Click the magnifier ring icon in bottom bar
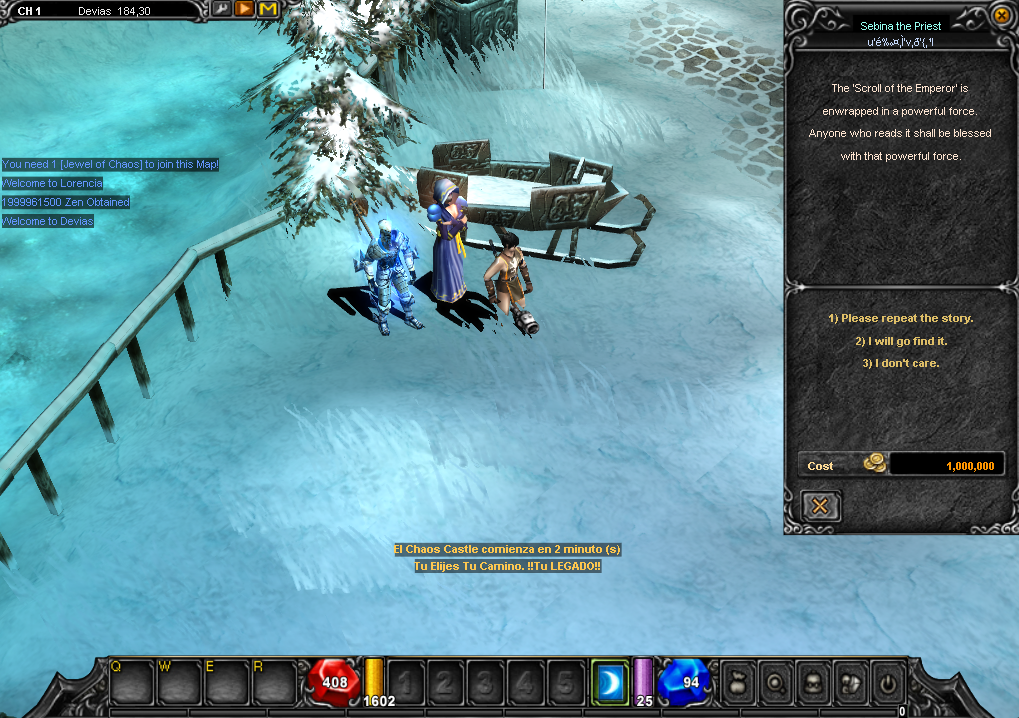The height and width of the screenshot is (718, 1019). pyautogui.click(x=776, y=683)
